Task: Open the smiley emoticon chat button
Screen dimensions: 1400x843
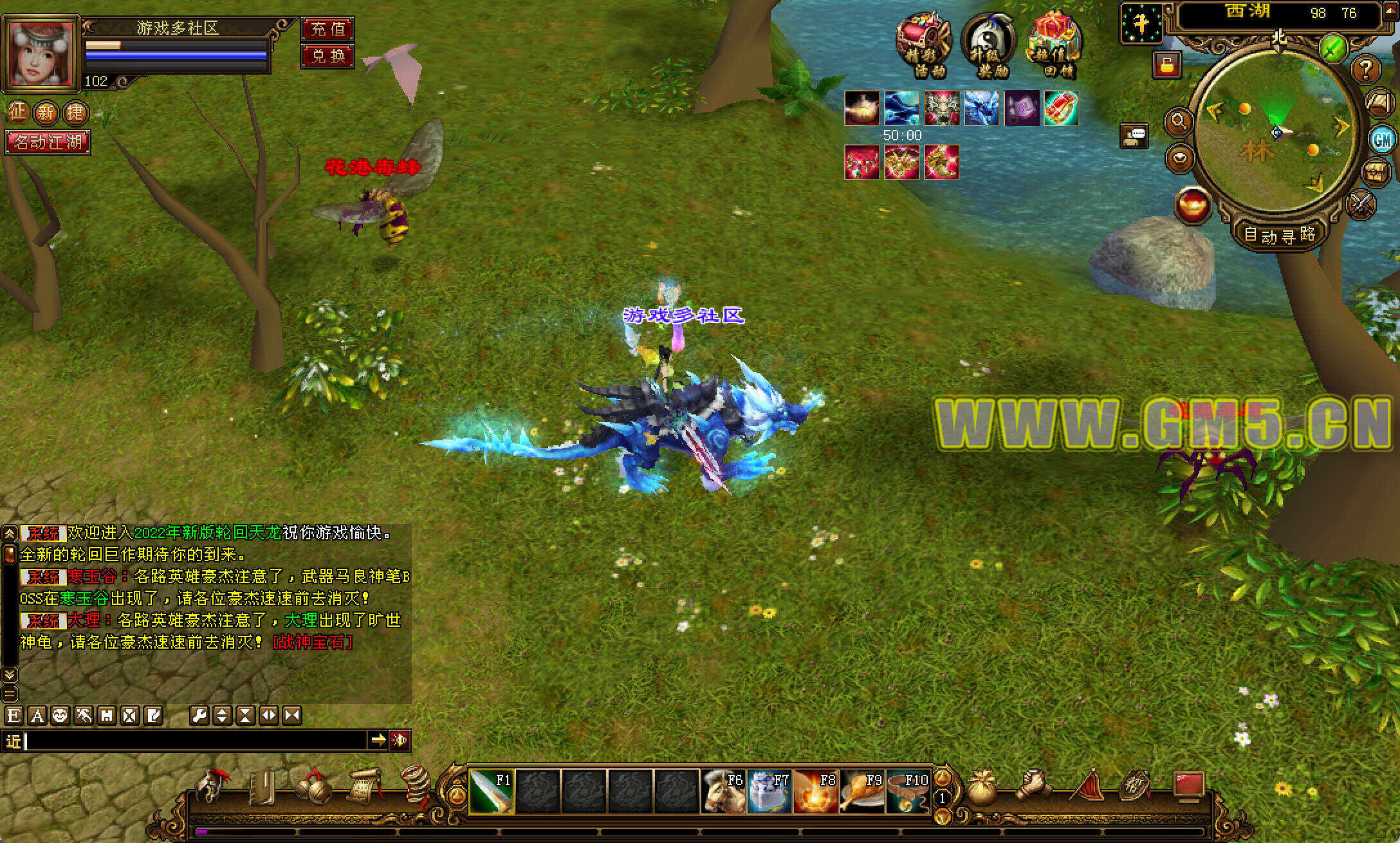Action: pyautogui.click(x=60, y=716)
